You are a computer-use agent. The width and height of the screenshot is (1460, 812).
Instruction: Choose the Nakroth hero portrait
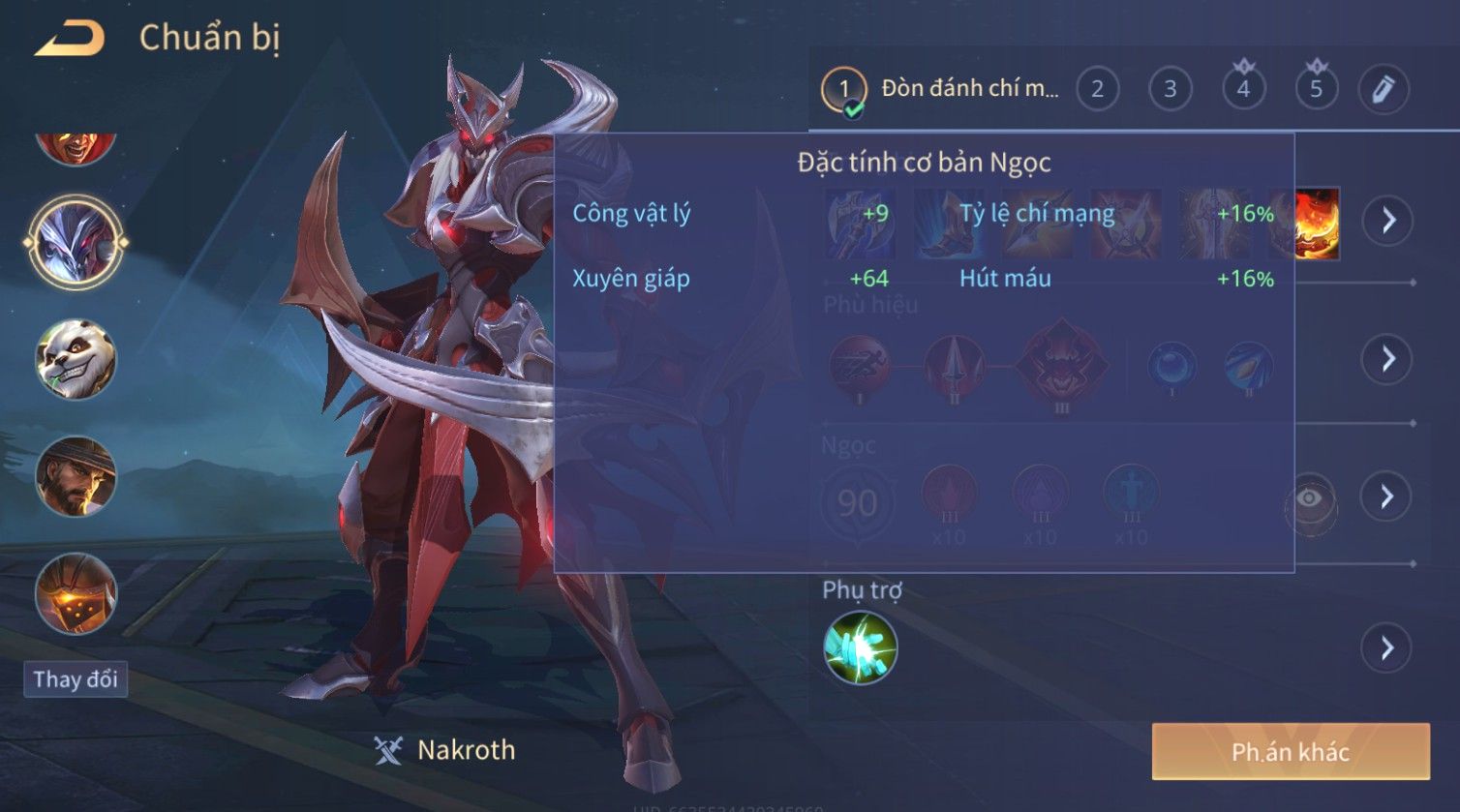coord(76,241)
